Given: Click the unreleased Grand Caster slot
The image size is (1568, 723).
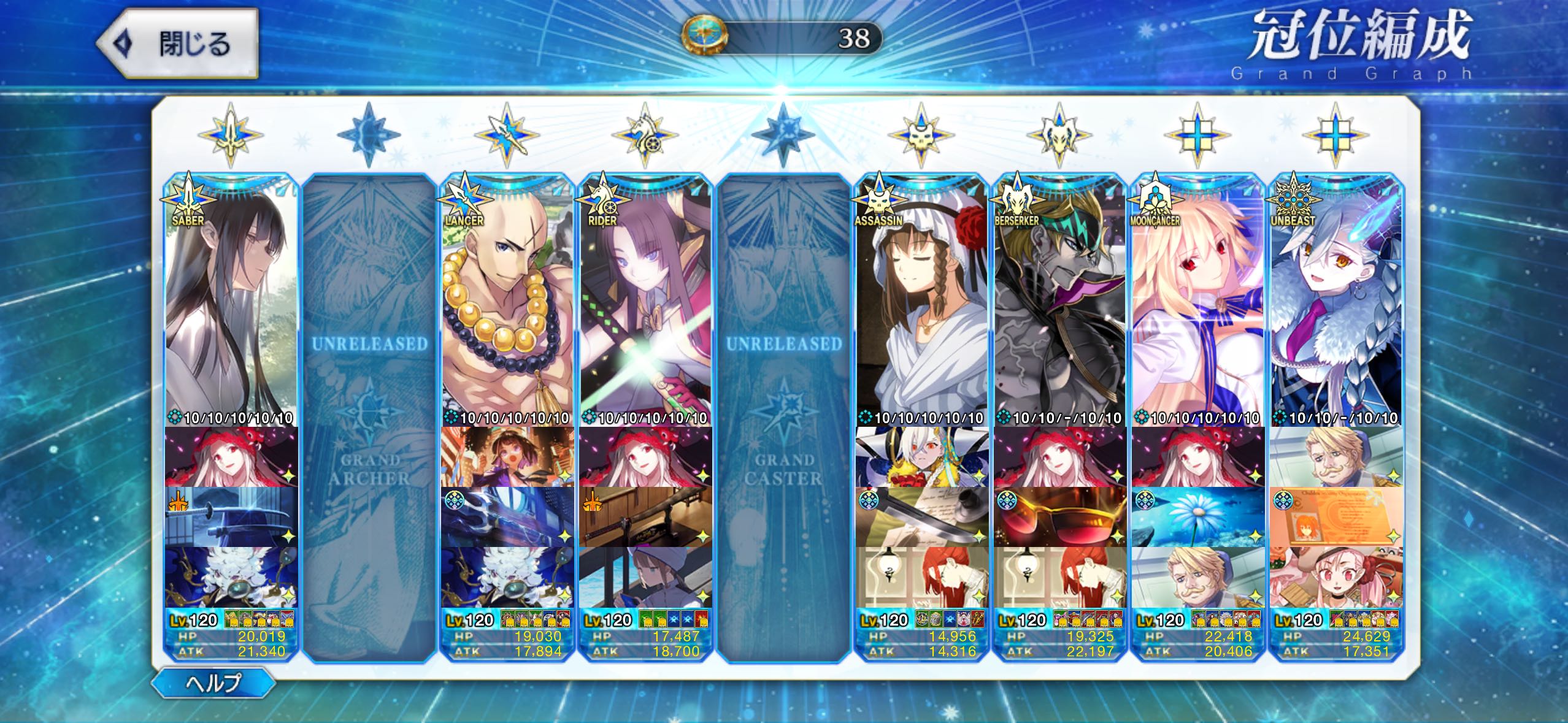Looking at the screenshot, I should (x=783, y=417).
